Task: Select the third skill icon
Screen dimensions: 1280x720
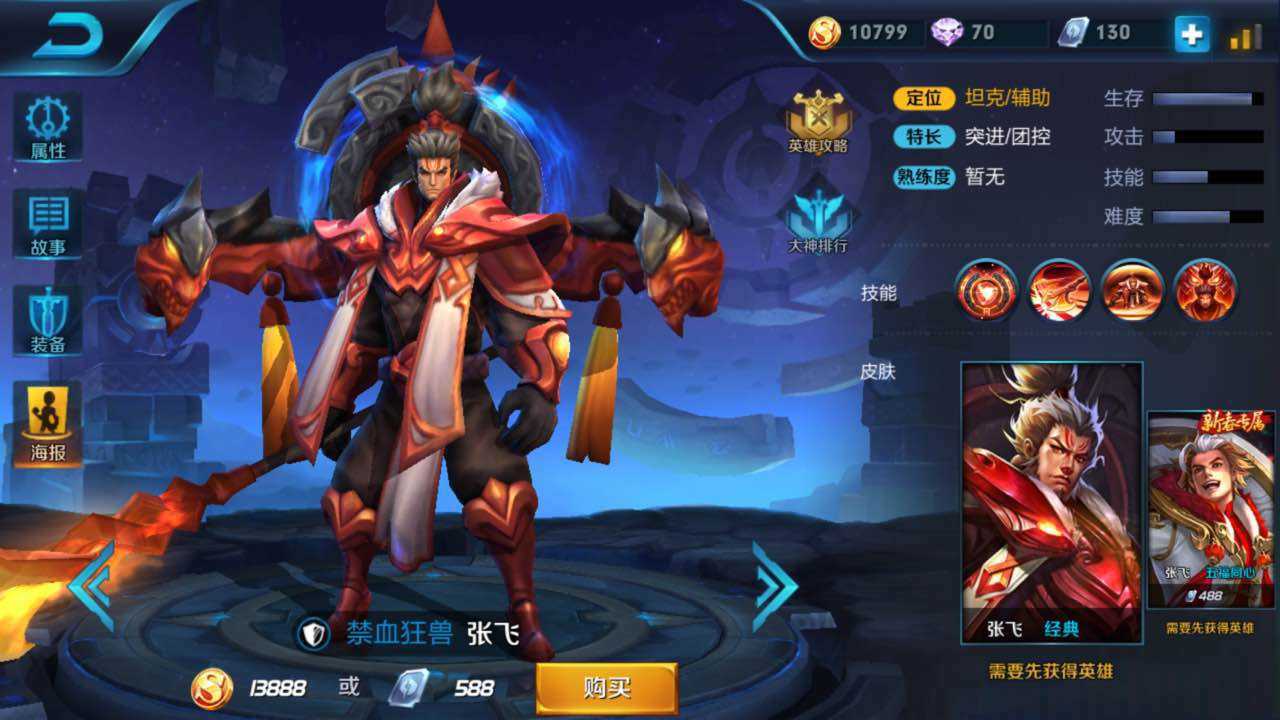Action: (1132, 291)
